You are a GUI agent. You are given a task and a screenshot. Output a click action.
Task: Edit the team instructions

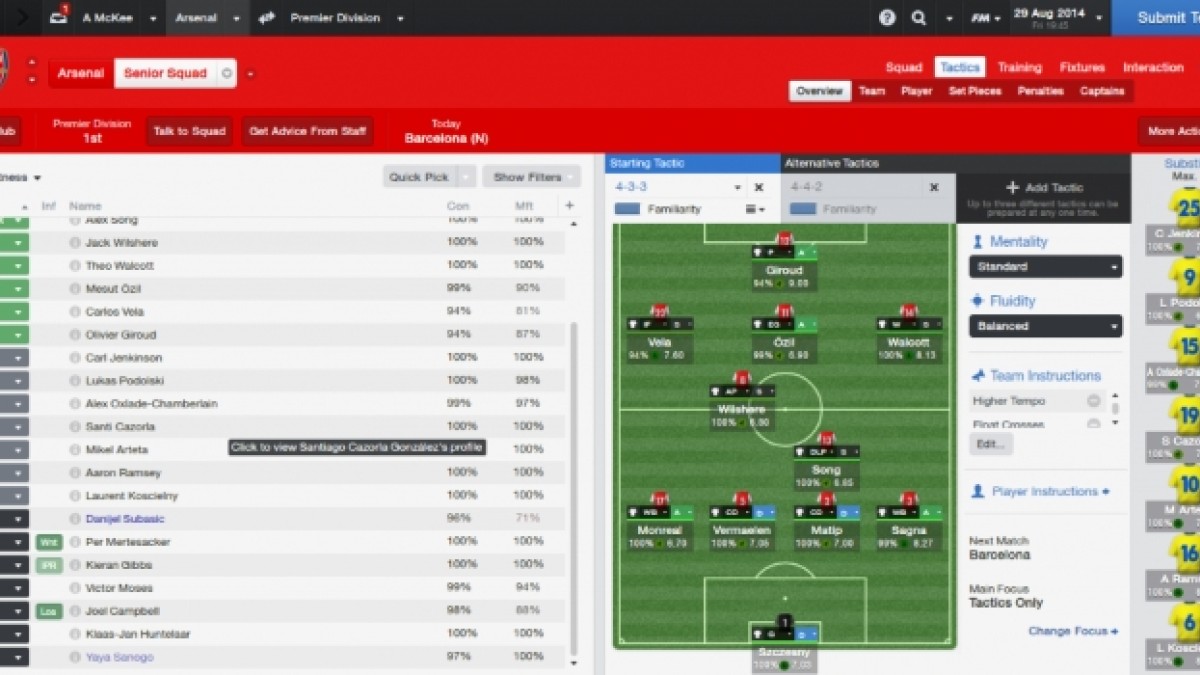coord(990,444)
